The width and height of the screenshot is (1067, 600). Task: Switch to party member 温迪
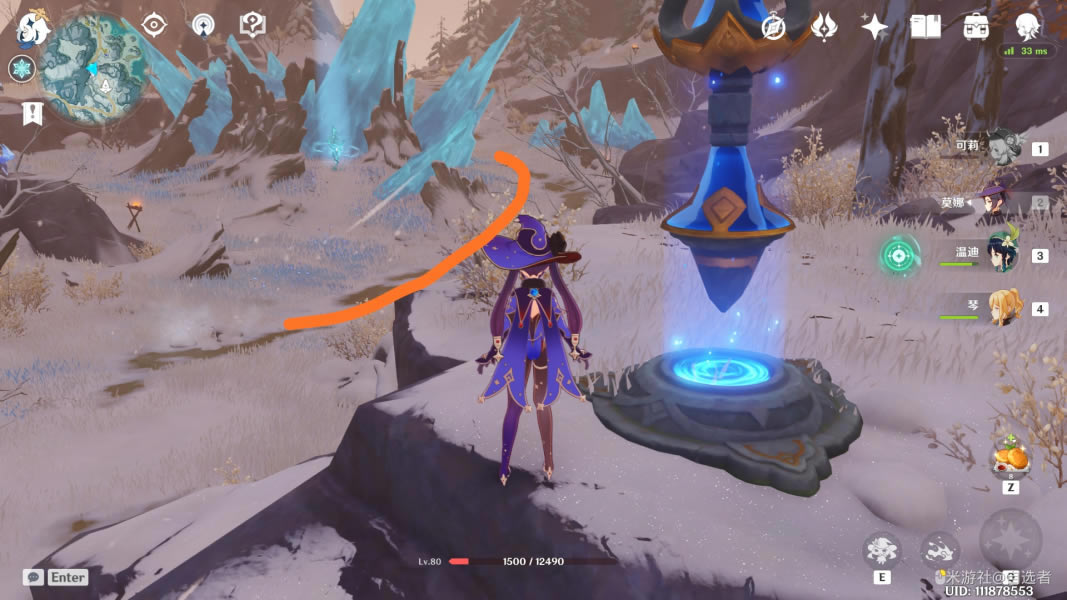(1002, 254)
